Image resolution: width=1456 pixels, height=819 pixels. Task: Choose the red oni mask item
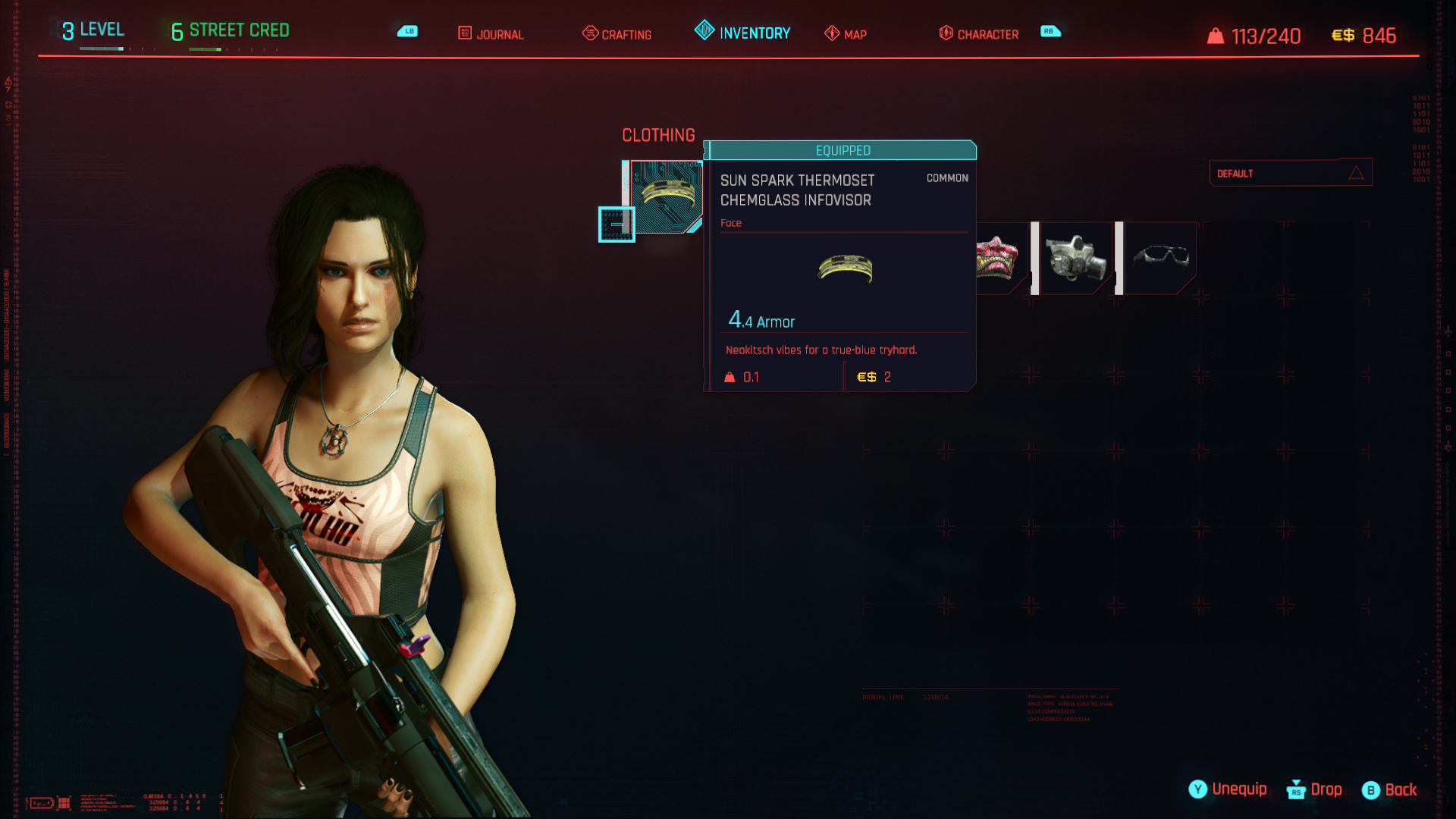[x=999, y=258]
